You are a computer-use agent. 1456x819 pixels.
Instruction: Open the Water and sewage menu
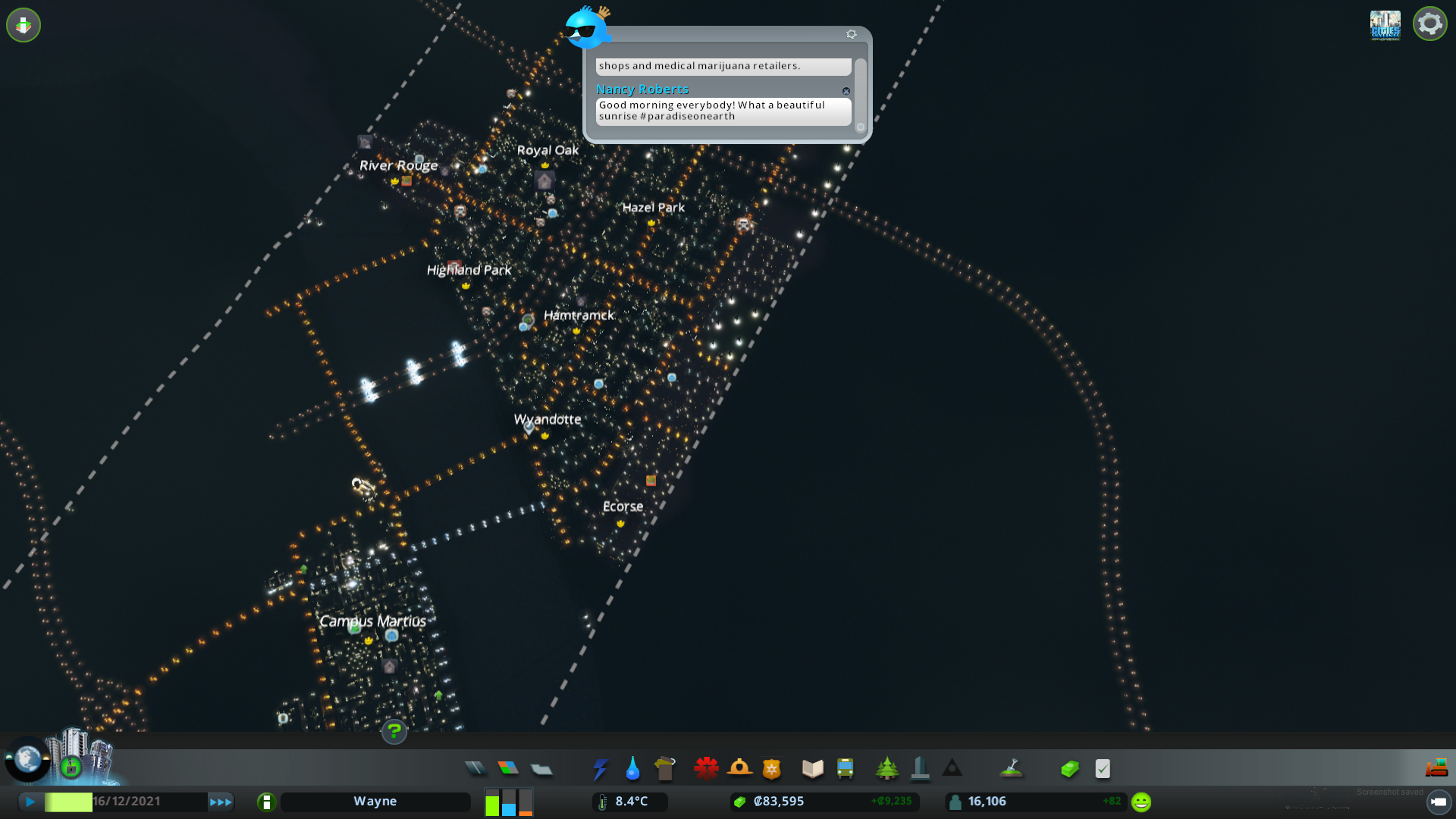click(x=633, y=768)
